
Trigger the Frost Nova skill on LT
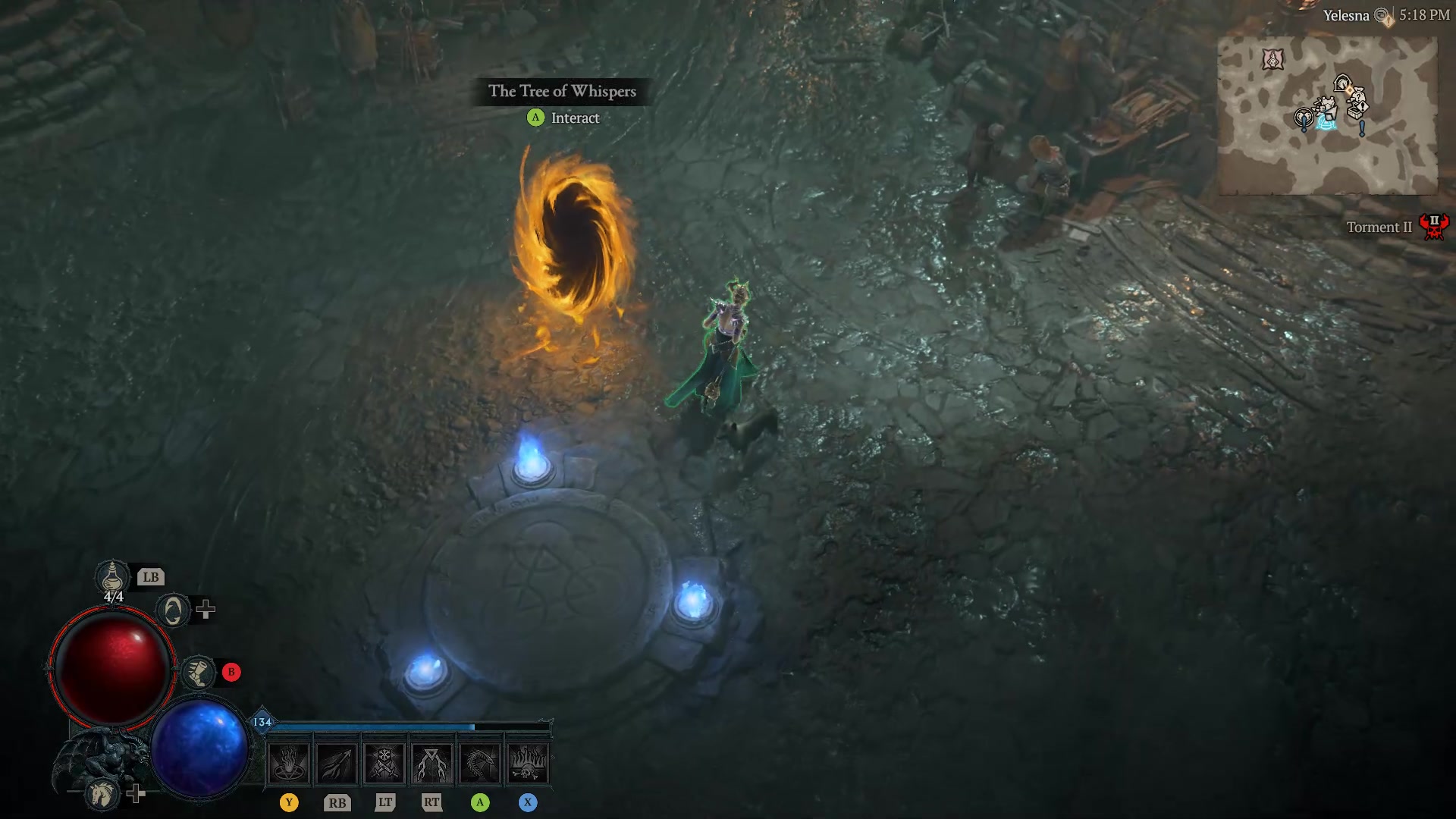pos(385,763)
